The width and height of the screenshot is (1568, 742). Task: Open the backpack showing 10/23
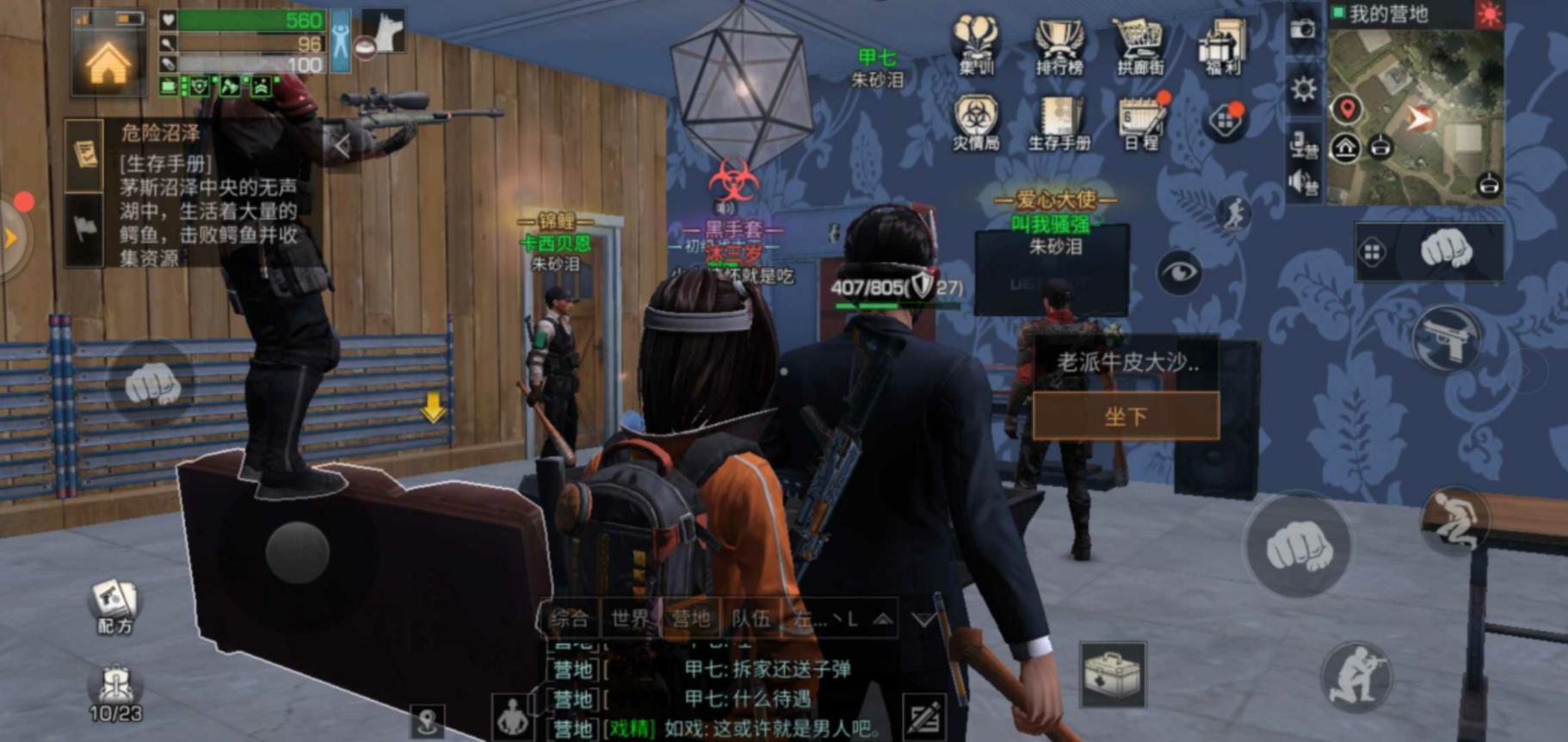click(x=115, y=692)
